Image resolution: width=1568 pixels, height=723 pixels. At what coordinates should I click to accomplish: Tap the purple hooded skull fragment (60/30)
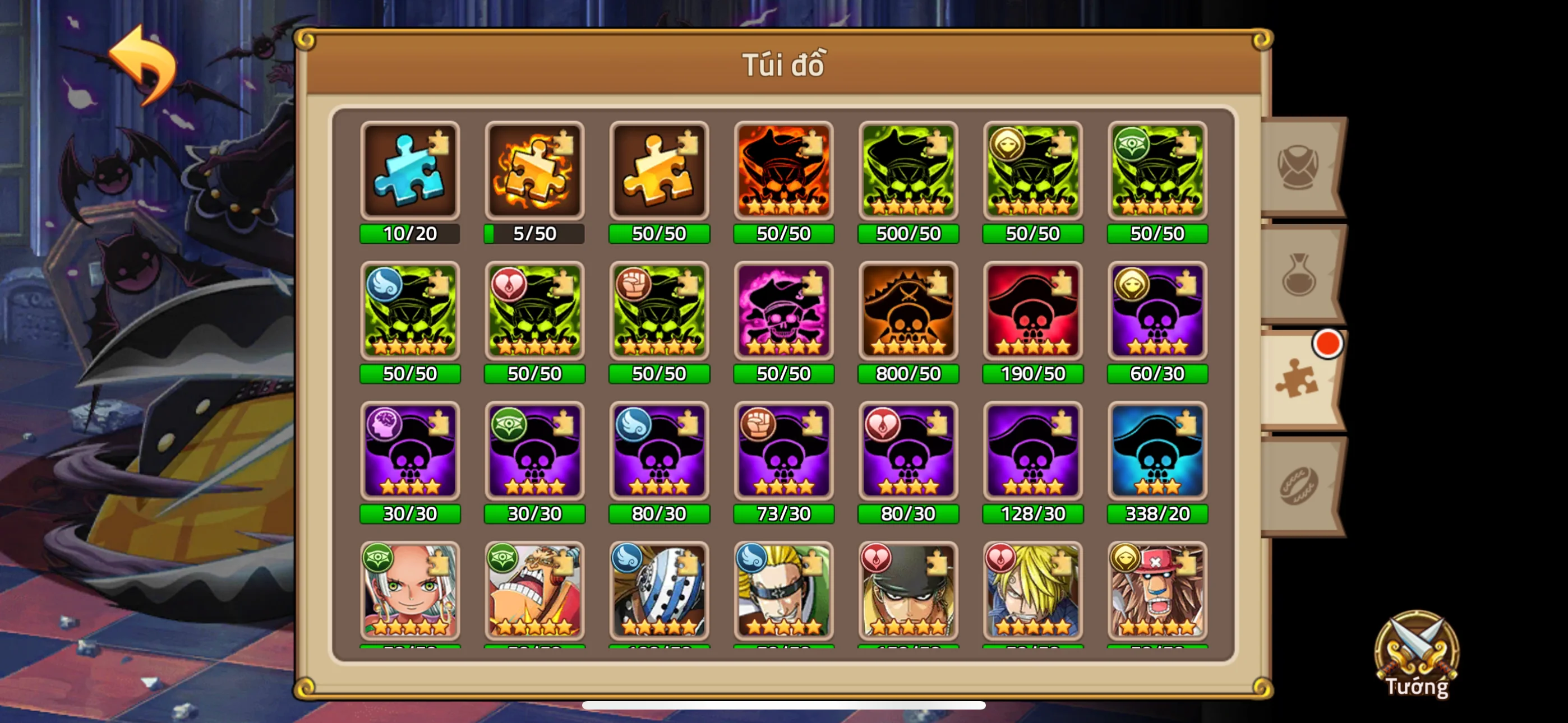pyautogui.click(x=1156, y=312)
